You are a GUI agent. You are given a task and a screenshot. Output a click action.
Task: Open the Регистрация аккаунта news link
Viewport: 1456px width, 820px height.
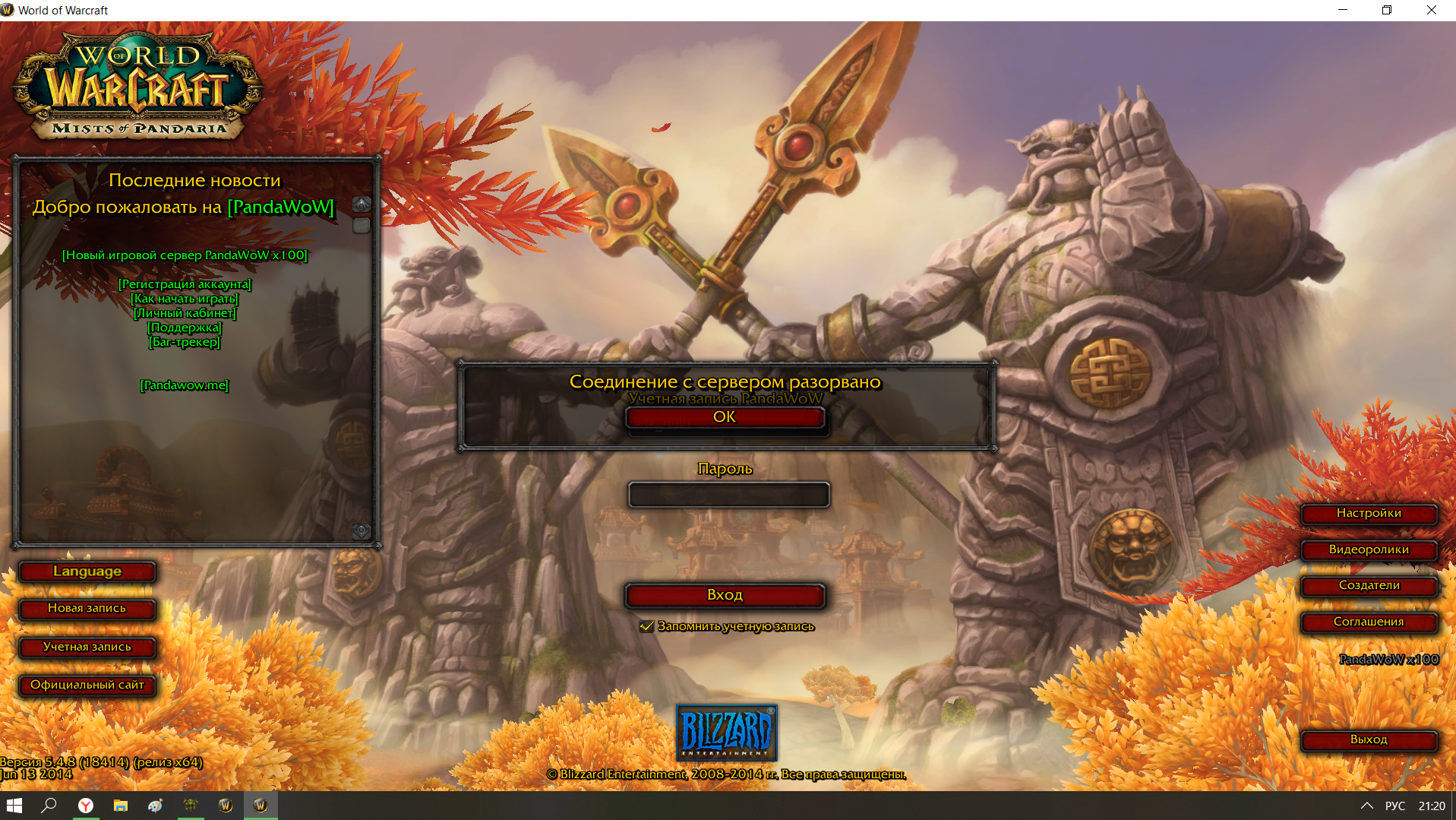coord(185,284)
